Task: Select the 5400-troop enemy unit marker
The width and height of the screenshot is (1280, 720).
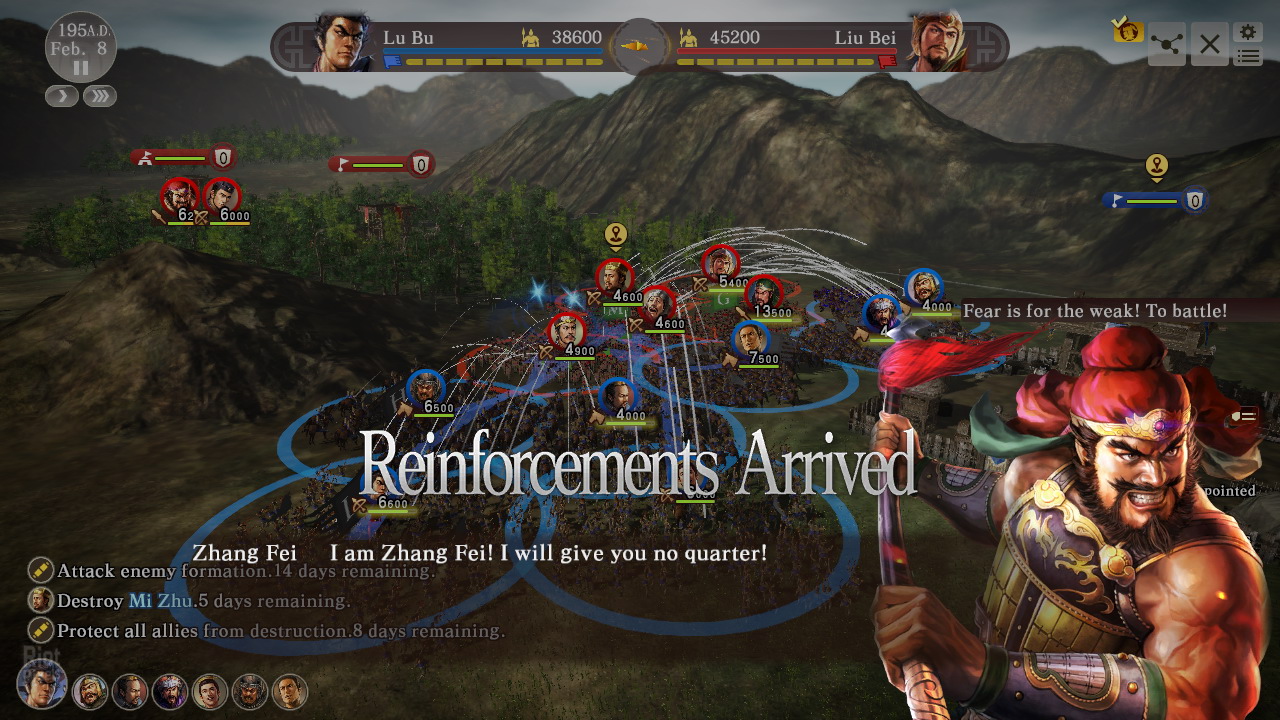Action: pos(720,265)
